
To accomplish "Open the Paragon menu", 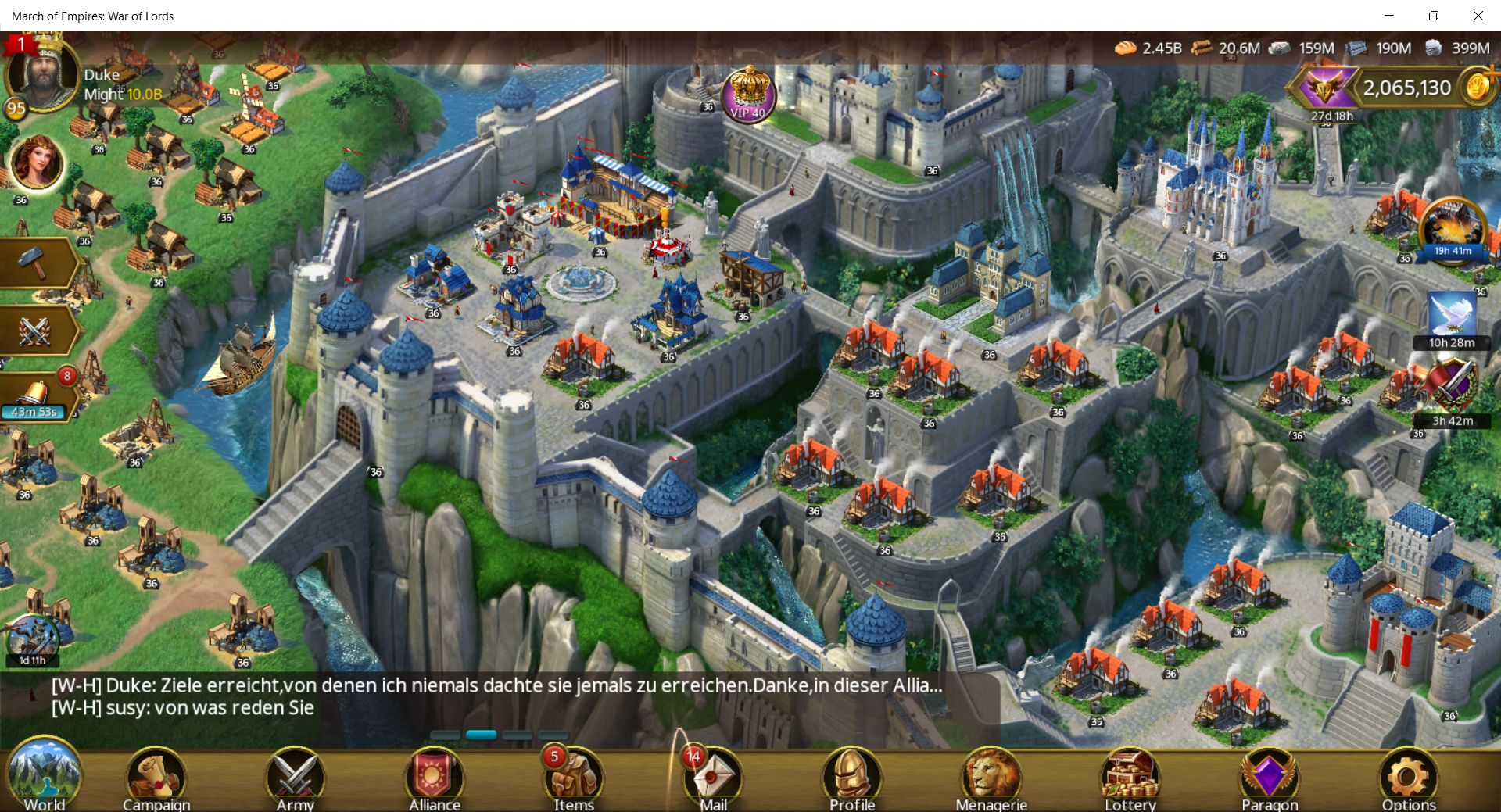I will tap(1269, 778).
